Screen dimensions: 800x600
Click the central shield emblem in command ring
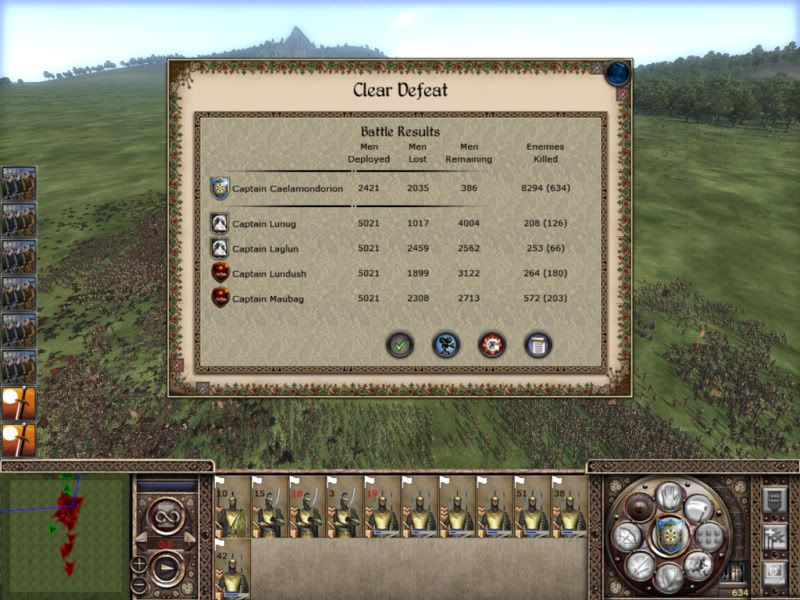coord(669,537)
